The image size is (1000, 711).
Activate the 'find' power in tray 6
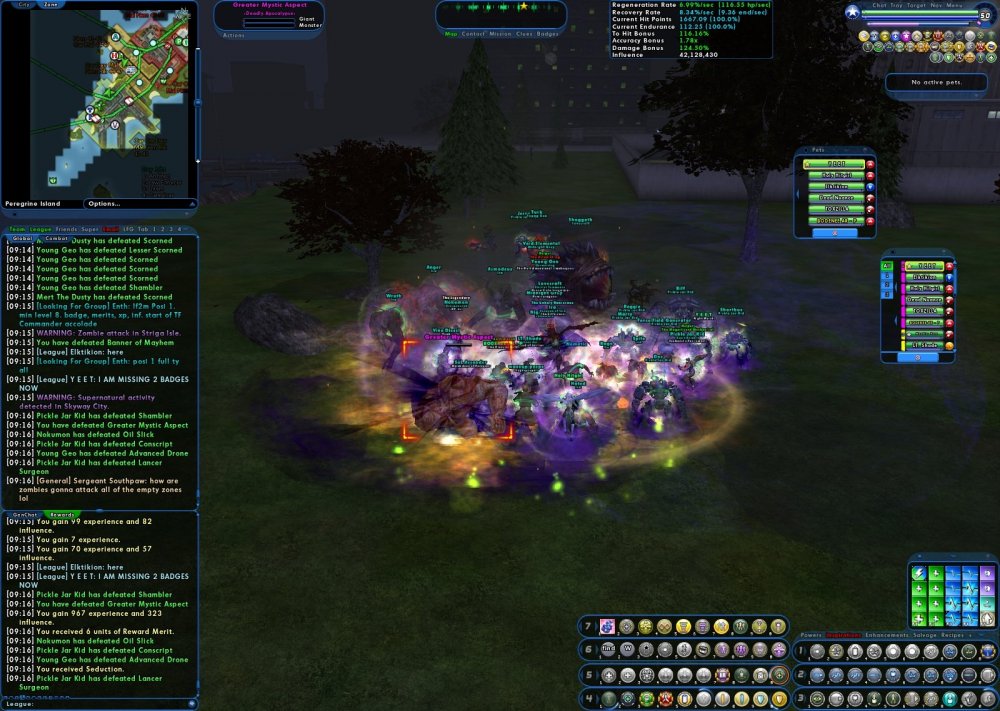(x=607, y=650)
